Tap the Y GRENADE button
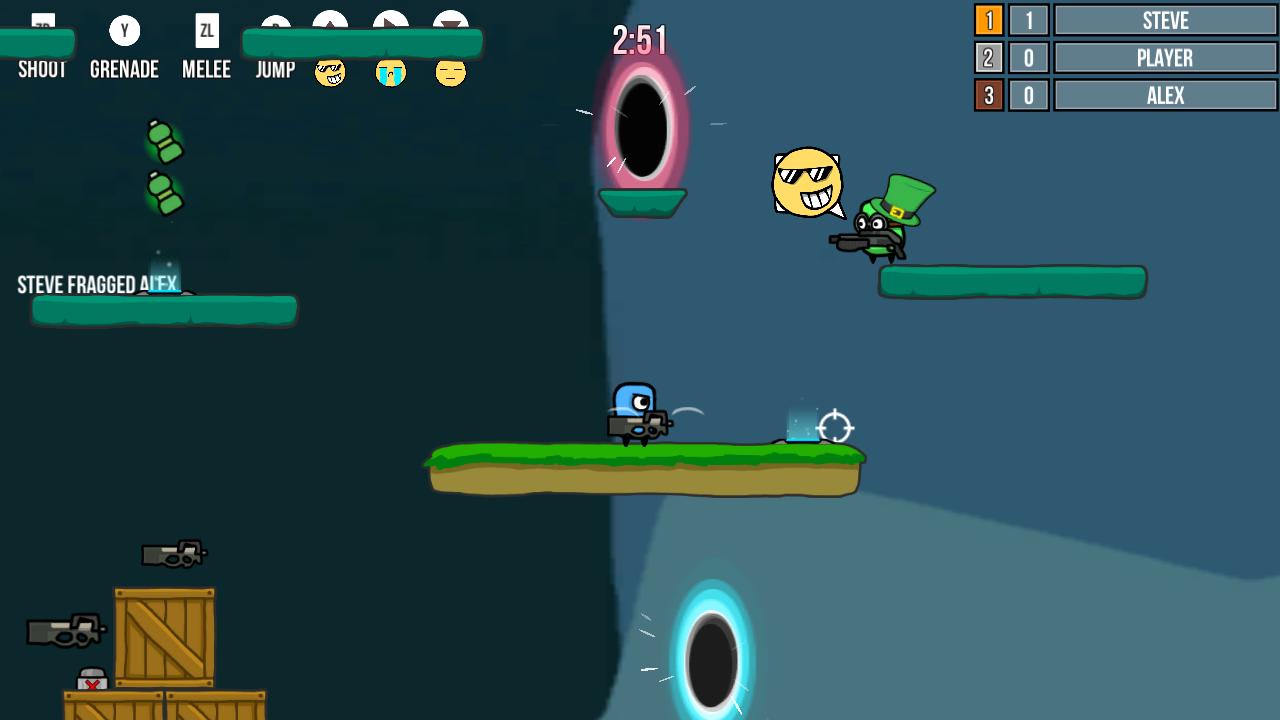This screenshot has height=720, width=1280. [x=124, y=45]
